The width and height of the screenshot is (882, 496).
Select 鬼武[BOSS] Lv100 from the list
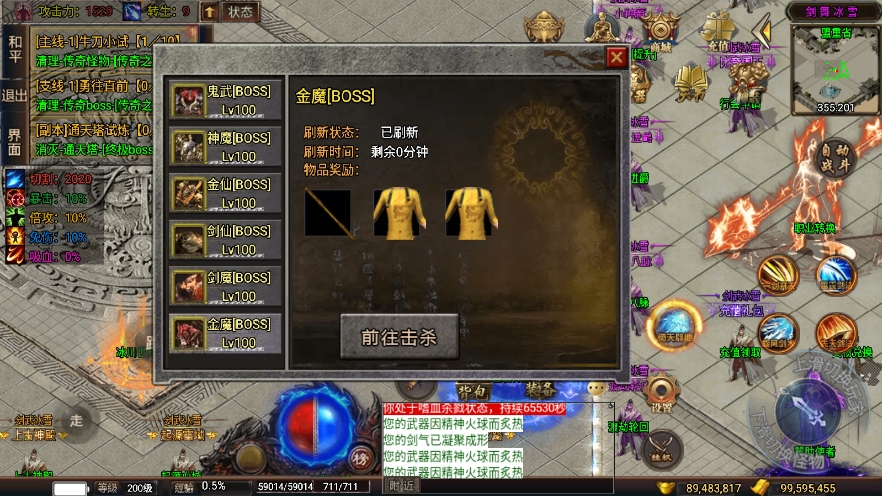pyautogui.click(x=225, y=100)
